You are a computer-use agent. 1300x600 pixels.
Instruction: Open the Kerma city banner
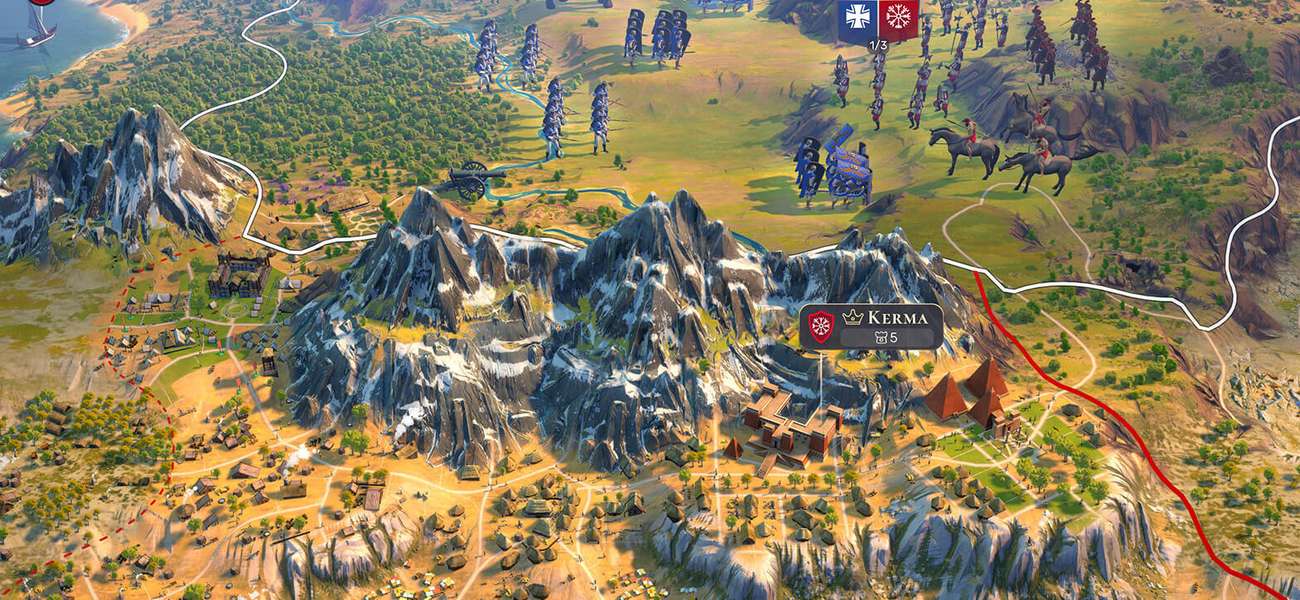(871, 326)
